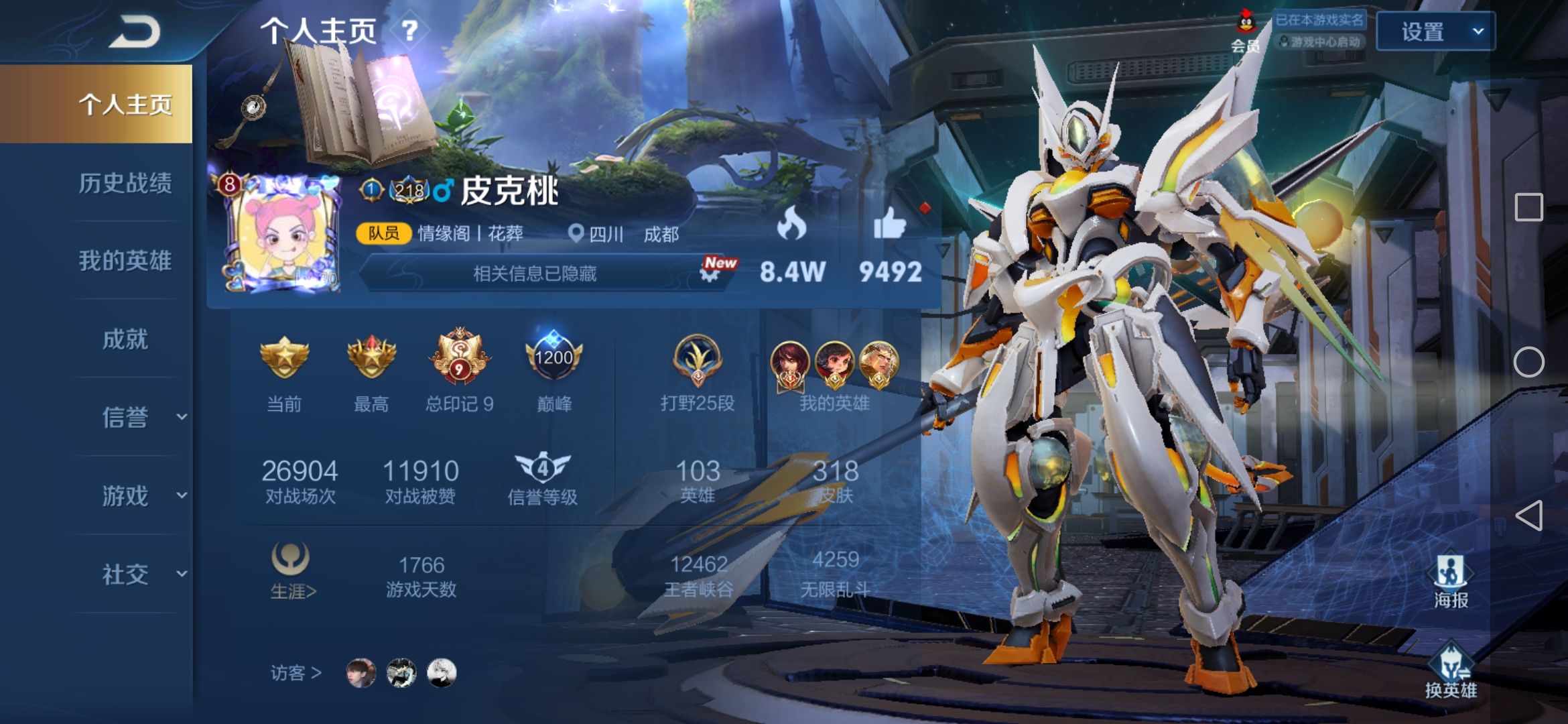Image resolution: width=1568 pixels, height=724 pixels.
Task: Like the profile with thumbs-up icon
Action: point(890,223)
